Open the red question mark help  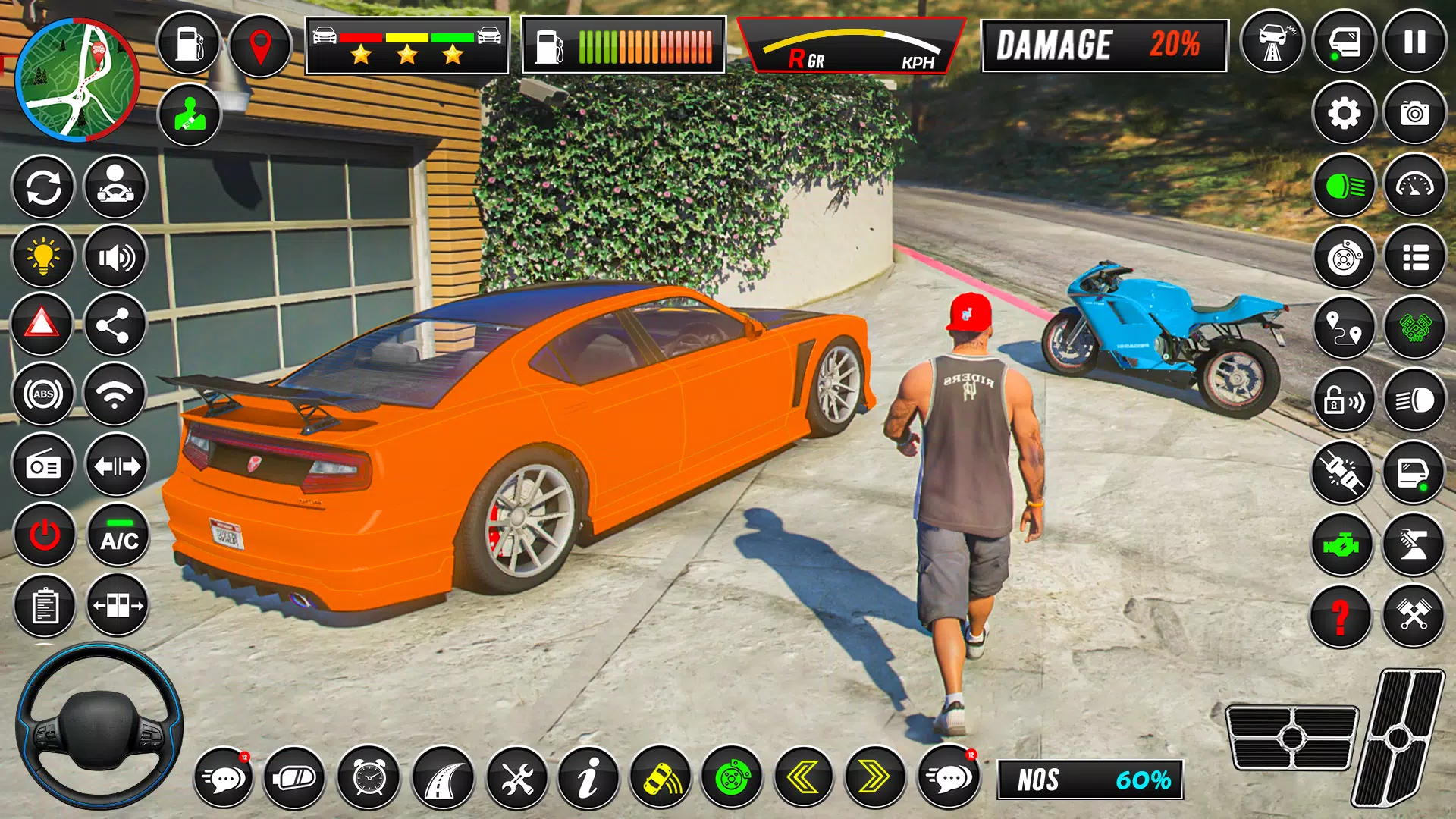pos(1341,617)
